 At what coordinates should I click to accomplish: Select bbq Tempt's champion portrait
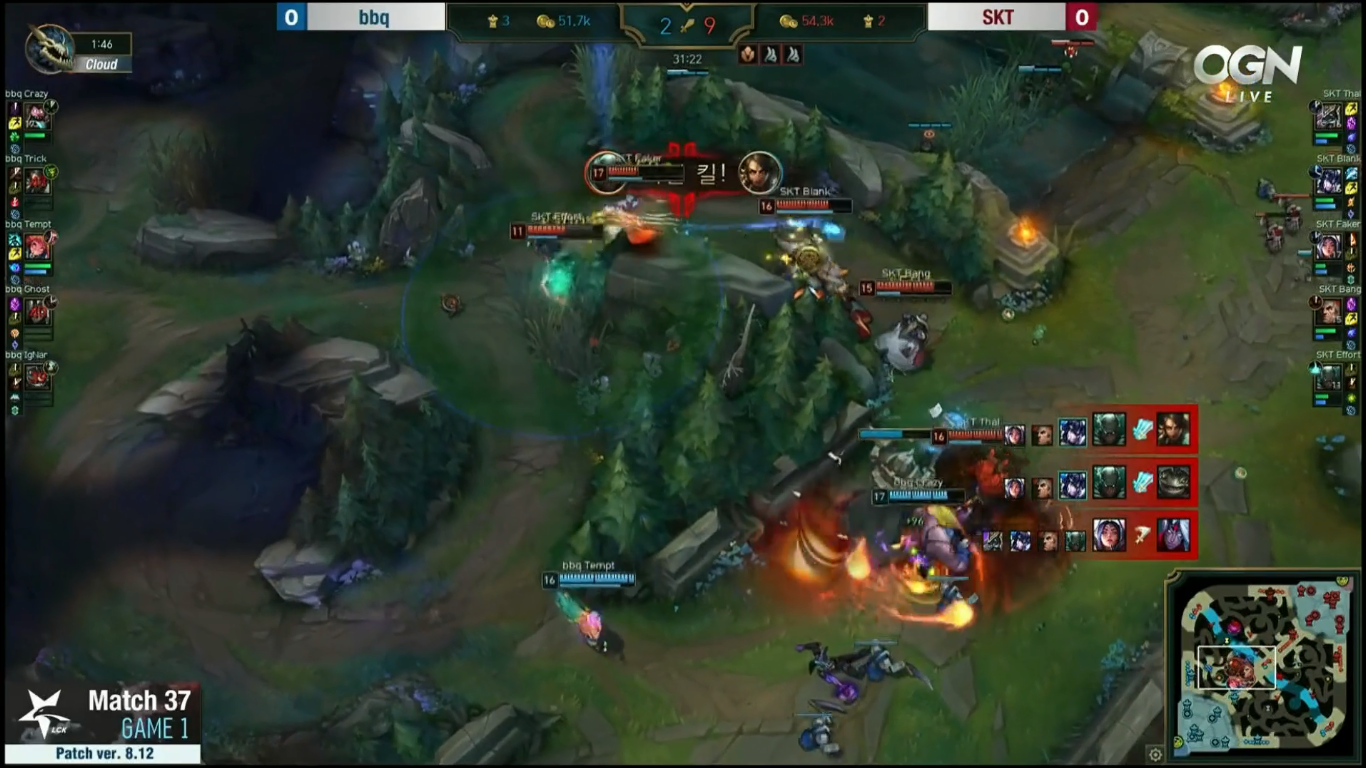point(37,246)
